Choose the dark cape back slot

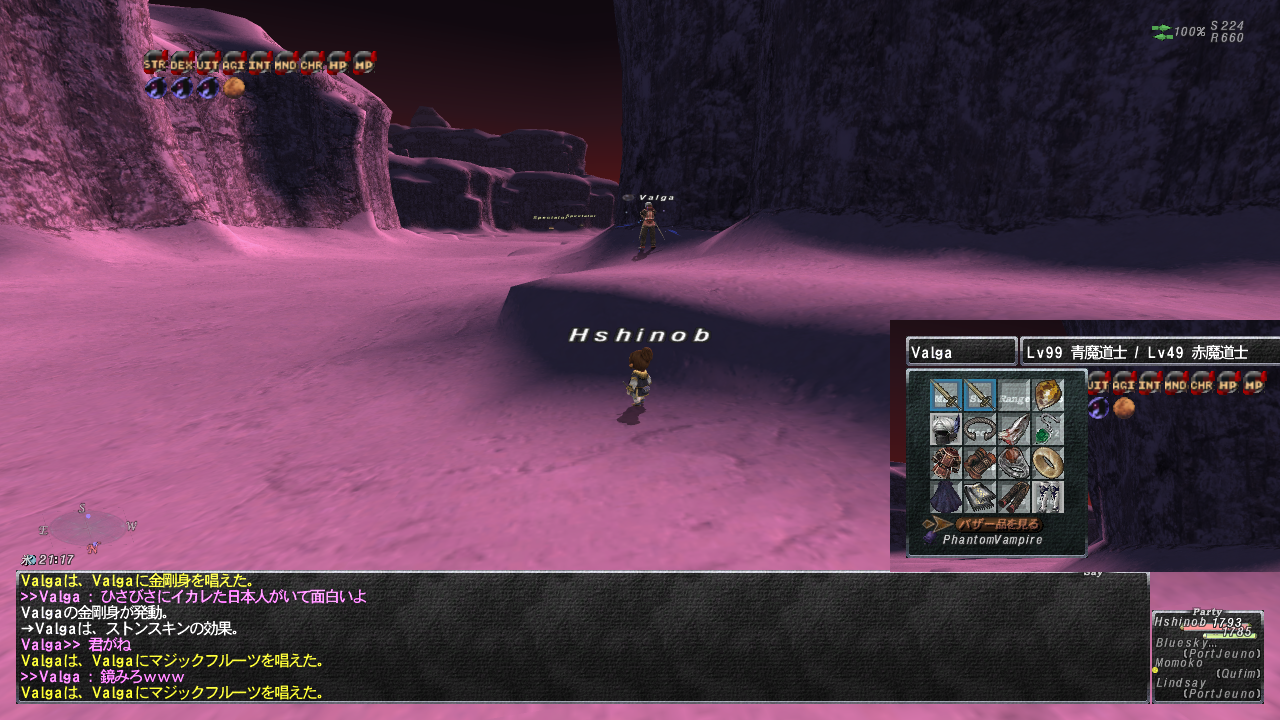tap(945, 497)
